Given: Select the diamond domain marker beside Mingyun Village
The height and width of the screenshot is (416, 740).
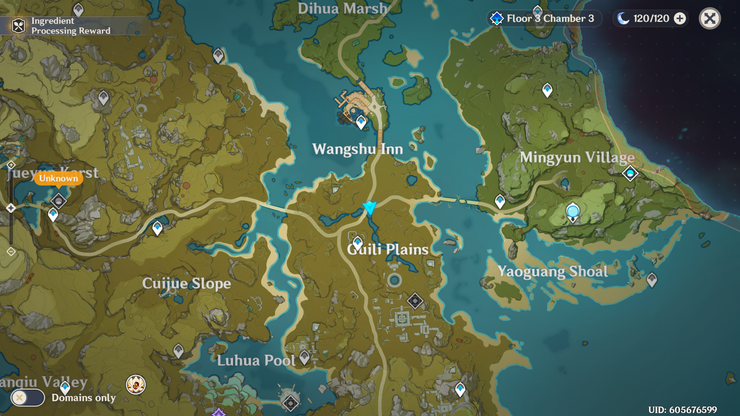Looking at the screenshot, I should click(x=630, y=173).
